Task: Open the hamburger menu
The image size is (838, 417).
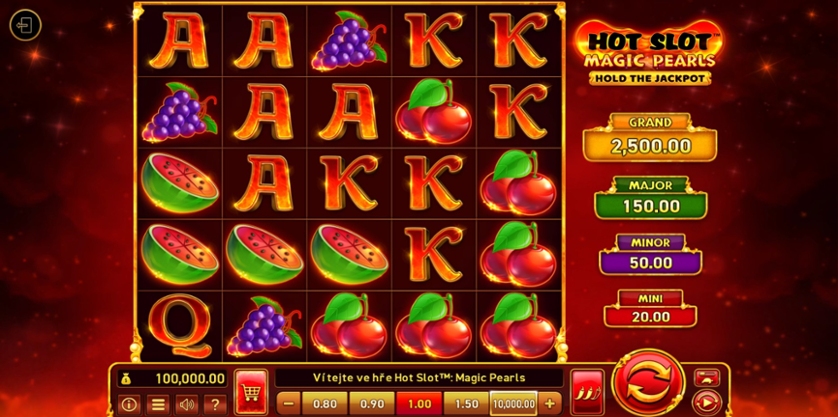Action: (x=157, y=404)
